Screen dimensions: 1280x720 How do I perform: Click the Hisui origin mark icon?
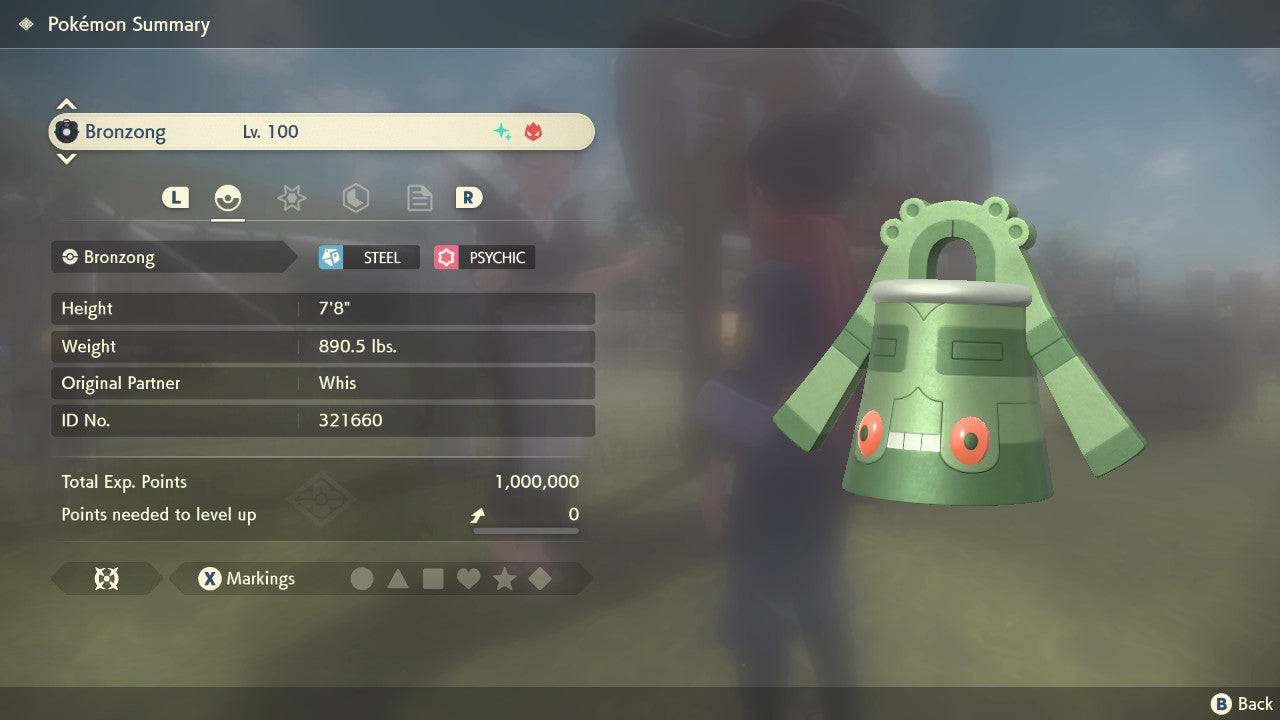(x=106, y=578)
